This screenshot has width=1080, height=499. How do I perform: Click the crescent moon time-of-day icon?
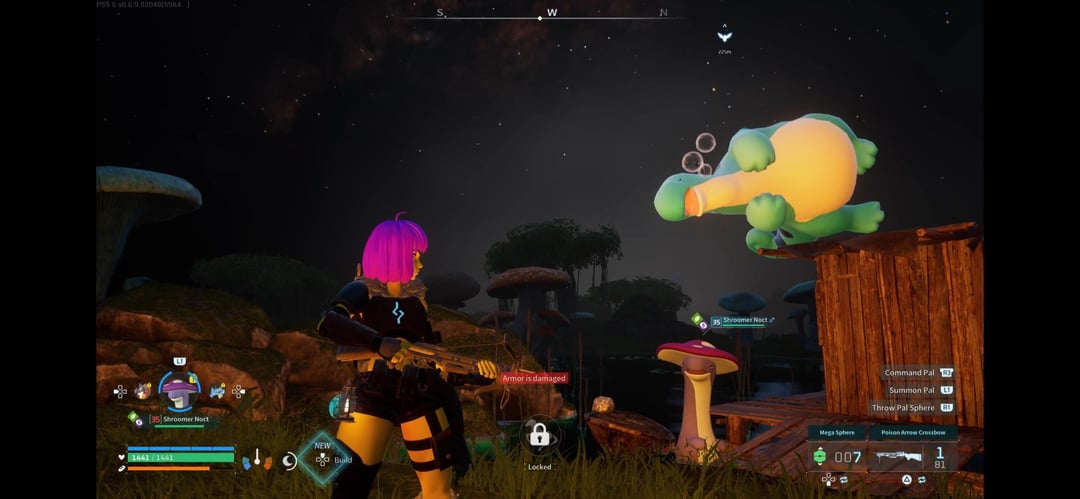pyautogui.click(x=289, y=460)
